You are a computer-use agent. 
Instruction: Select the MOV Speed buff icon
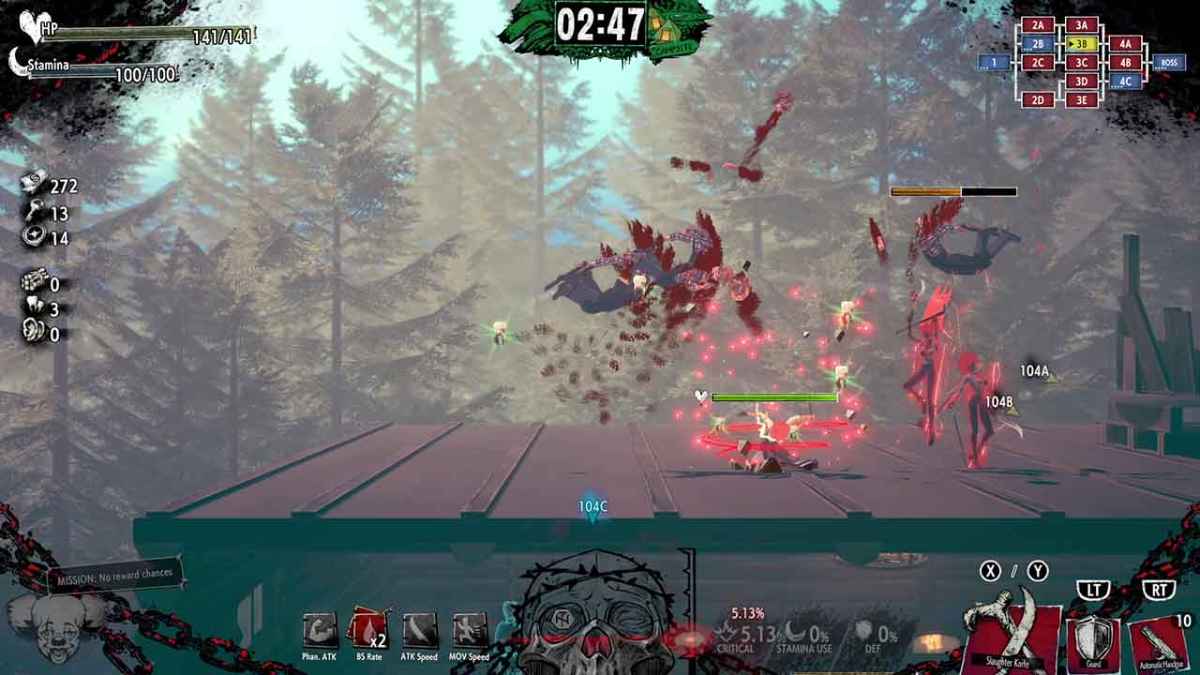click(470, 631)
